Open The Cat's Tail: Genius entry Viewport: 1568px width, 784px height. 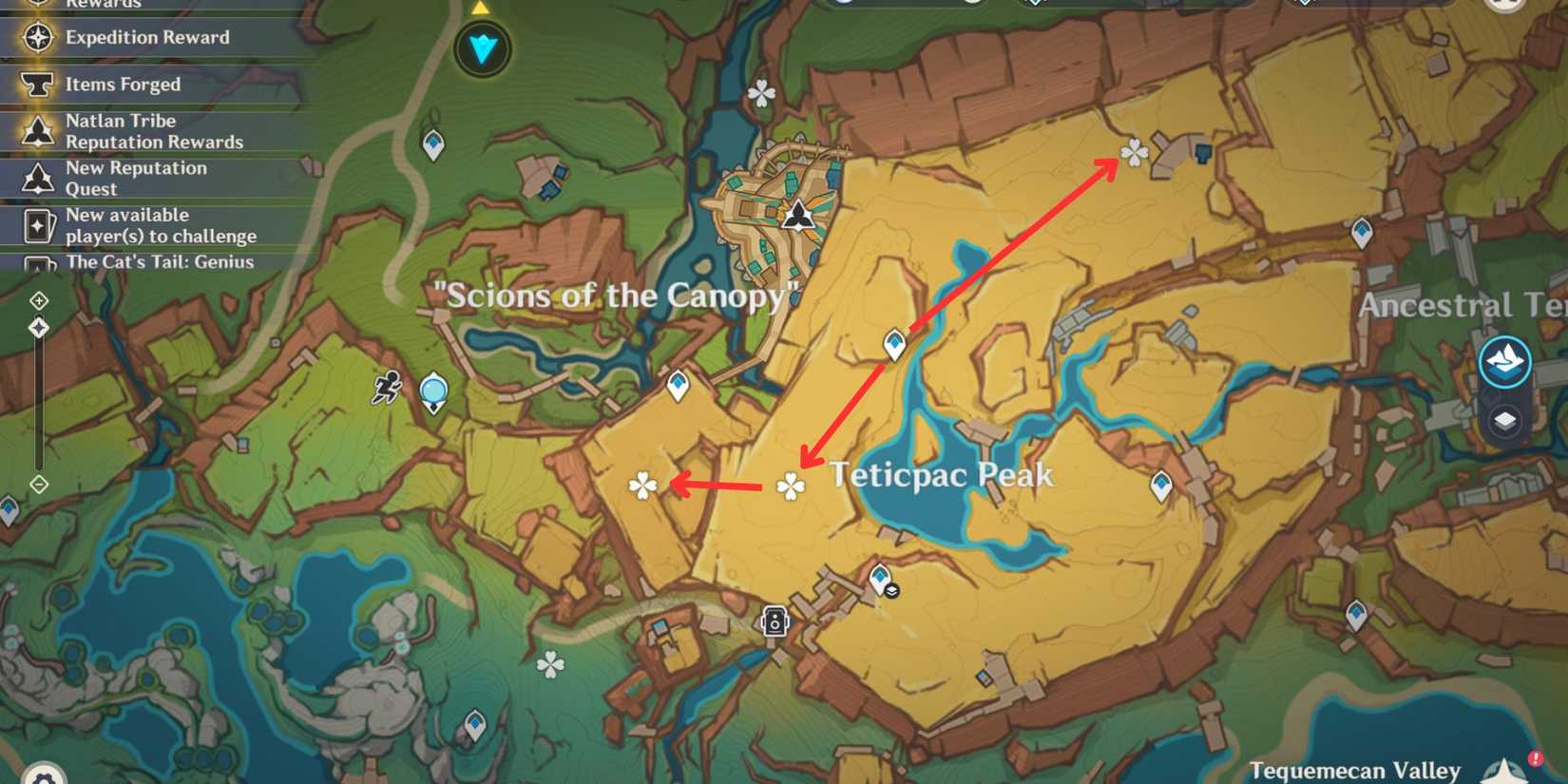158,262
